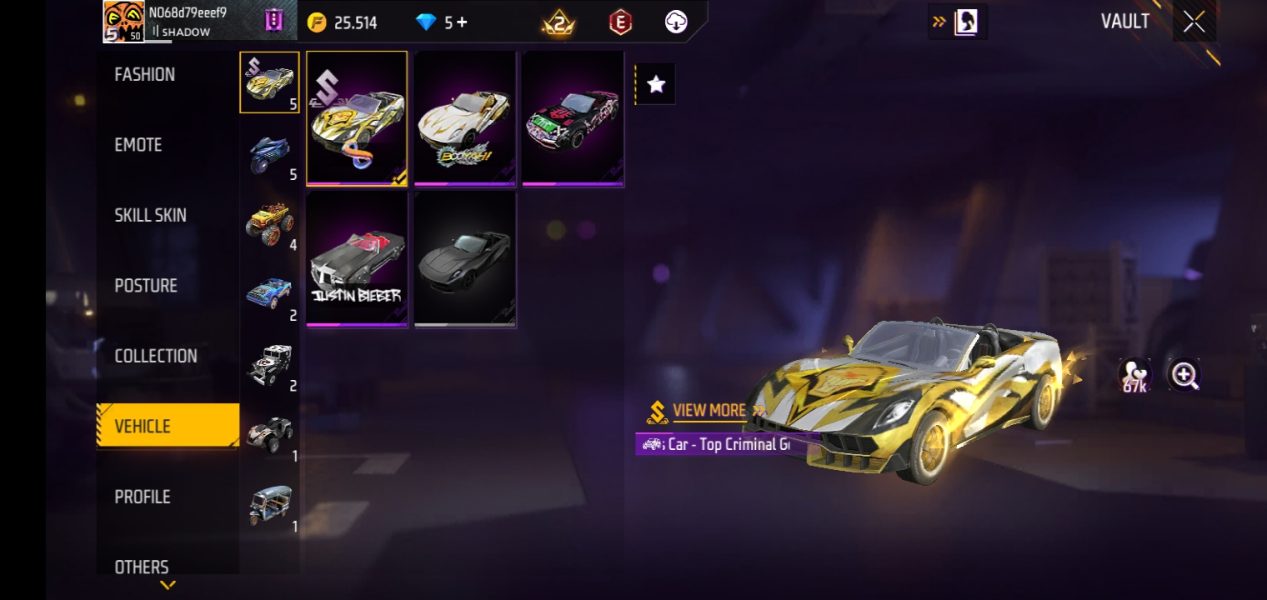The image size is (1267, 600).
Task: Select the Posture category
Action: pyautogui.click(x=146, y=286)
